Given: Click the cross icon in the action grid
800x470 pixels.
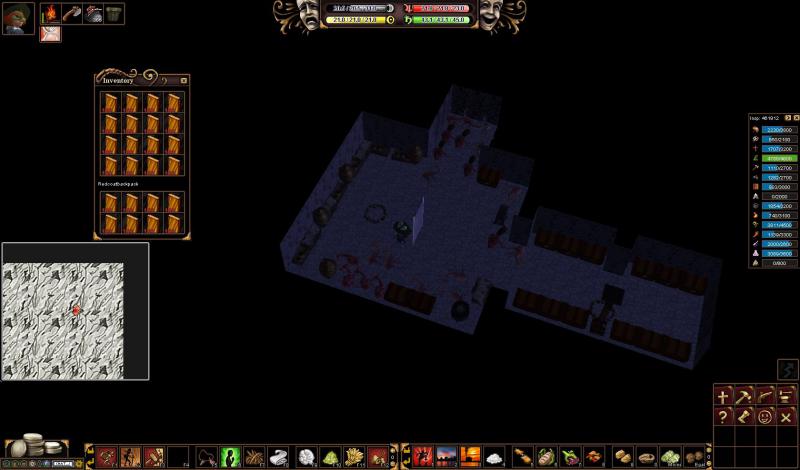Looking at the screenshot, I should point(724,396).
